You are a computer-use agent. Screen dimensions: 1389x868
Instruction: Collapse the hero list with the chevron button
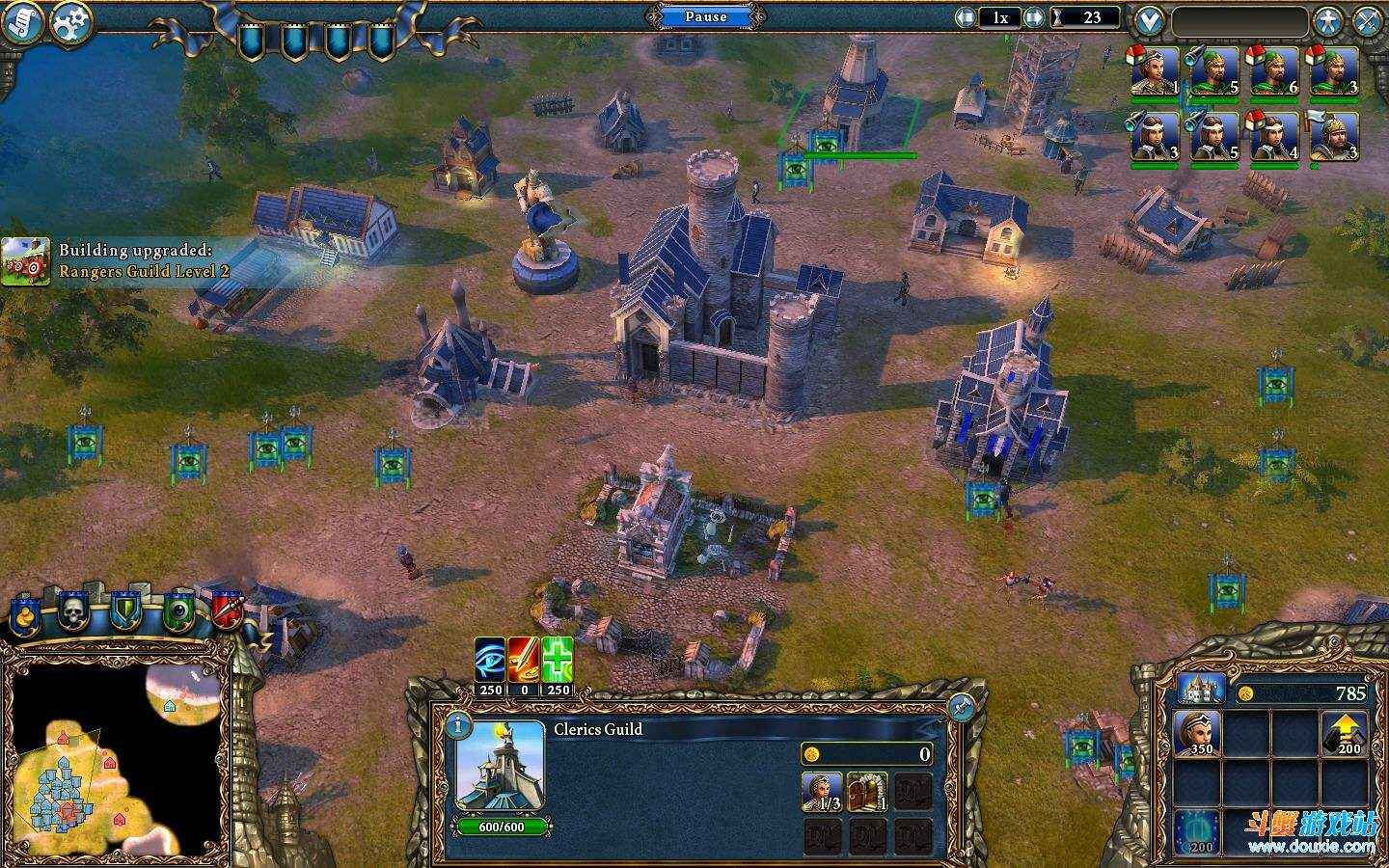pos(1148,19)
